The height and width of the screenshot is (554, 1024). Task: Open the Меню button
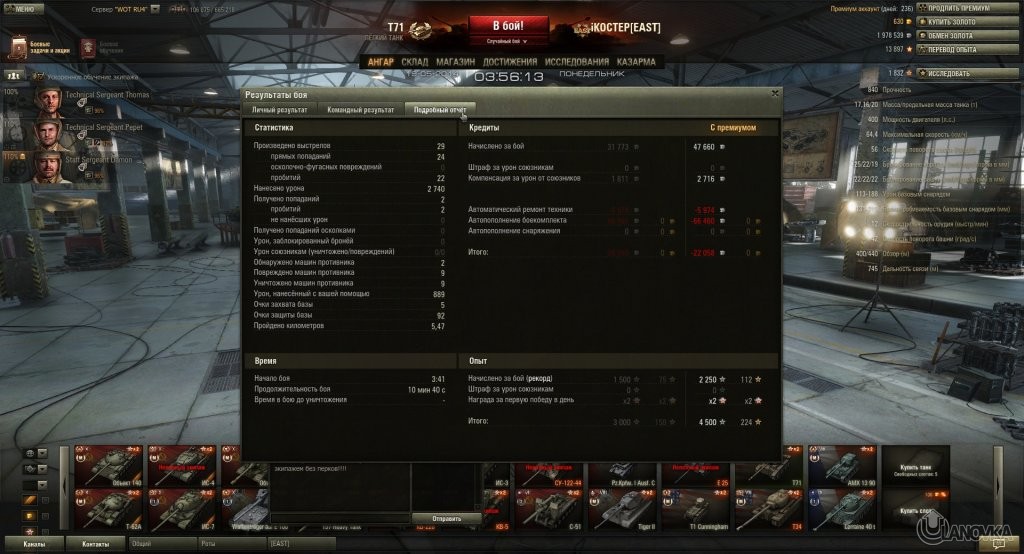point(22,8)
